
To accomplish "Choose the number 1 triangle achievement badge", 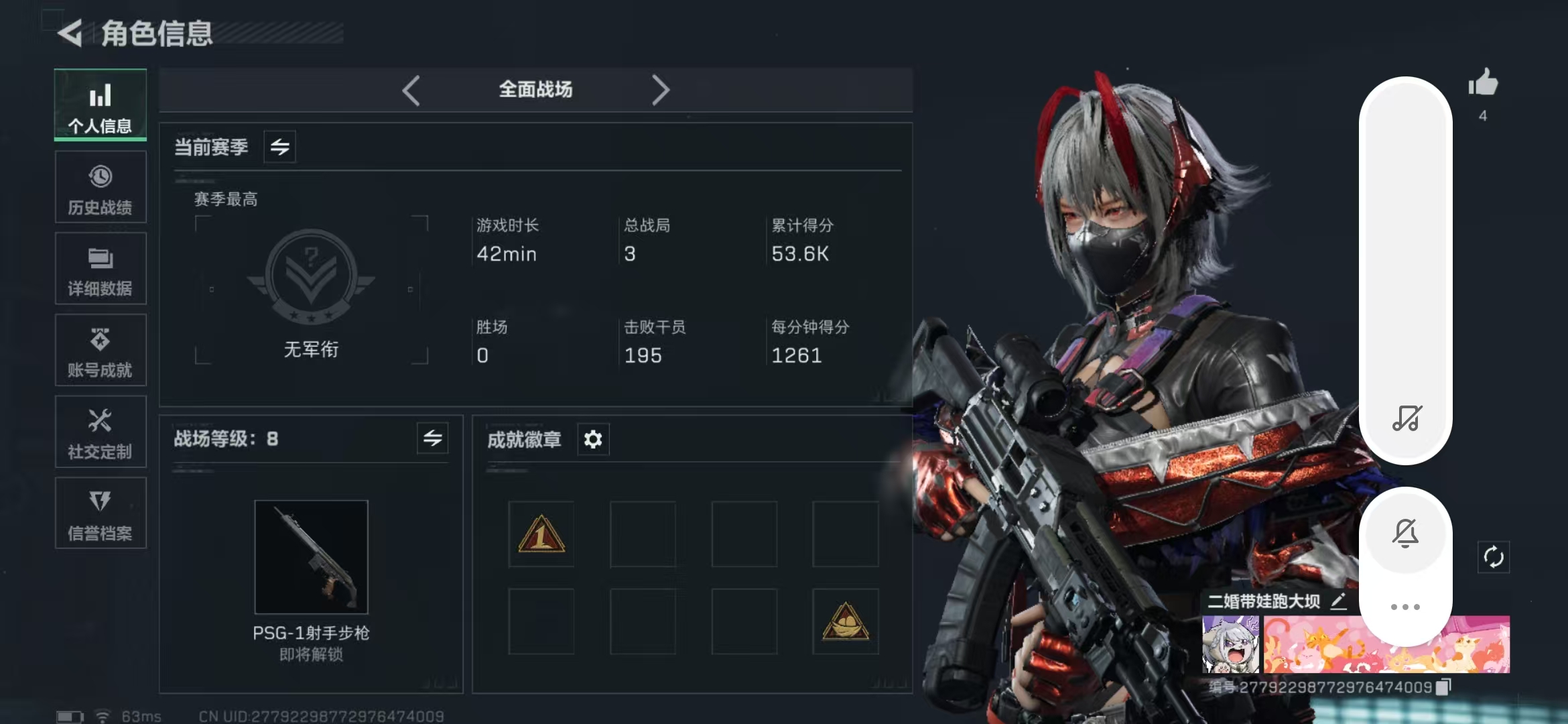I will tap(541, 535).
